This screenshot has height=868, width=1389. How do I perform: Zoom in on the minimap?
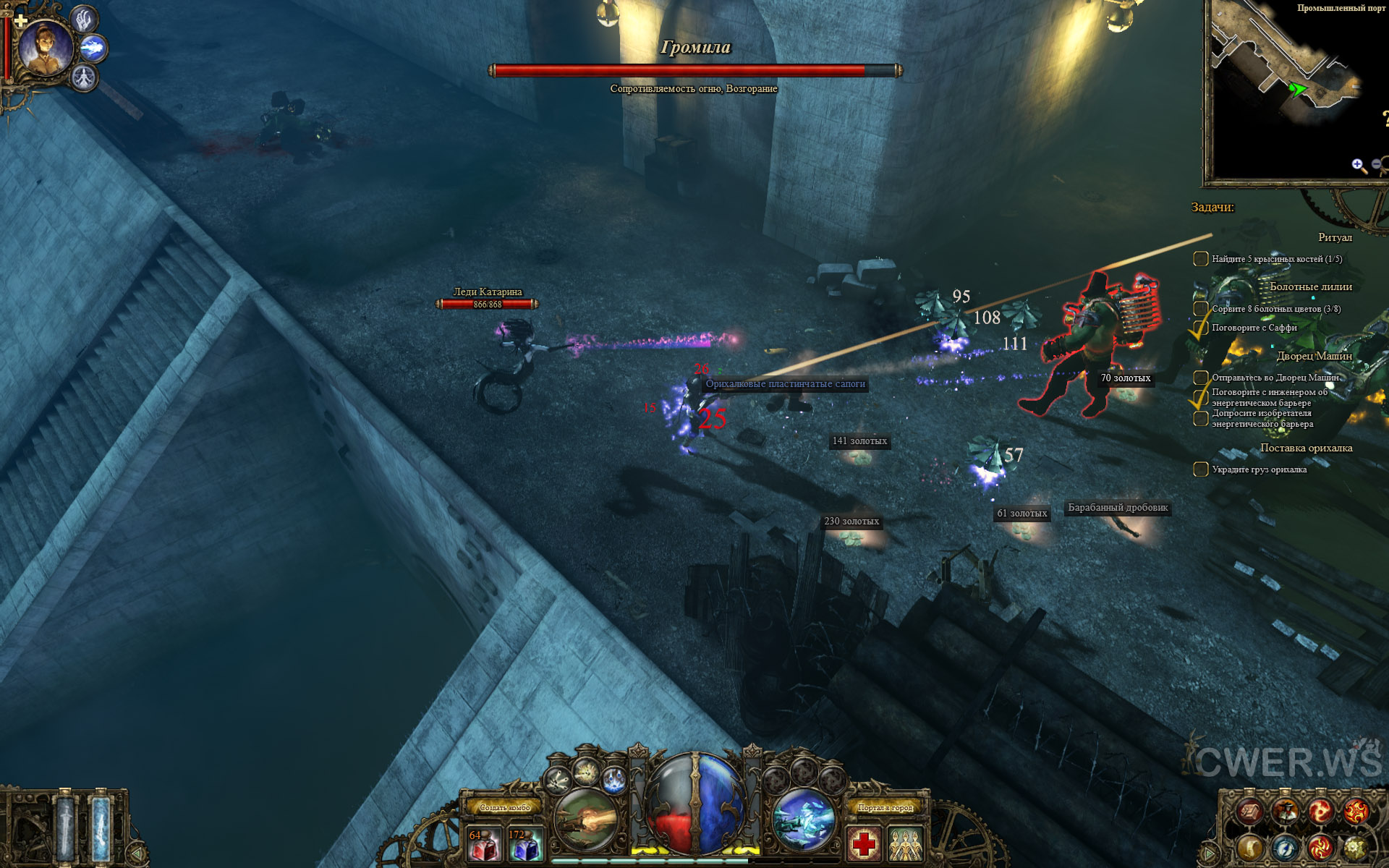click(1358, 166)
